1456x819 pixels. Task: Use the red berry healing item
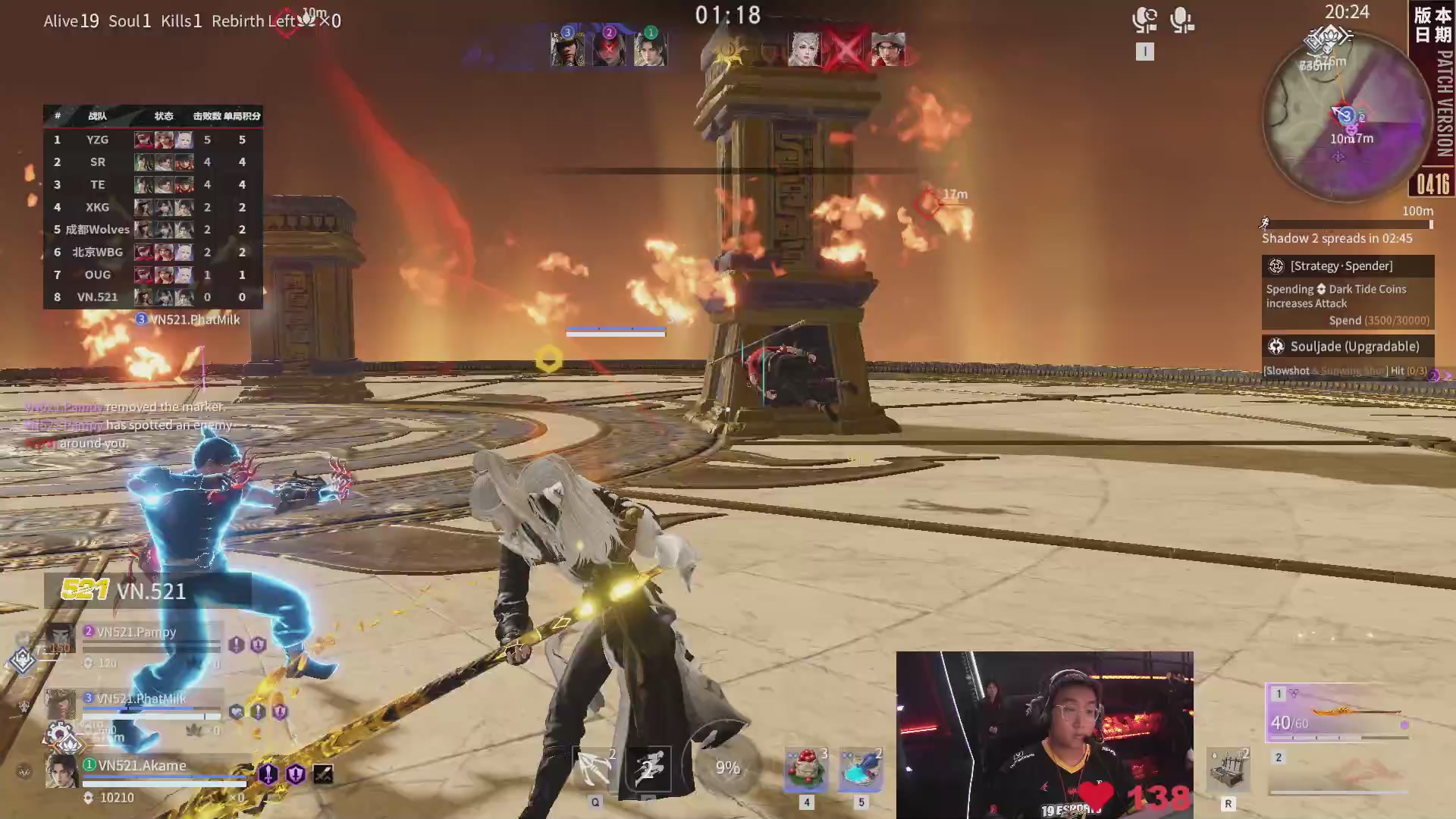tap(805, 769)
